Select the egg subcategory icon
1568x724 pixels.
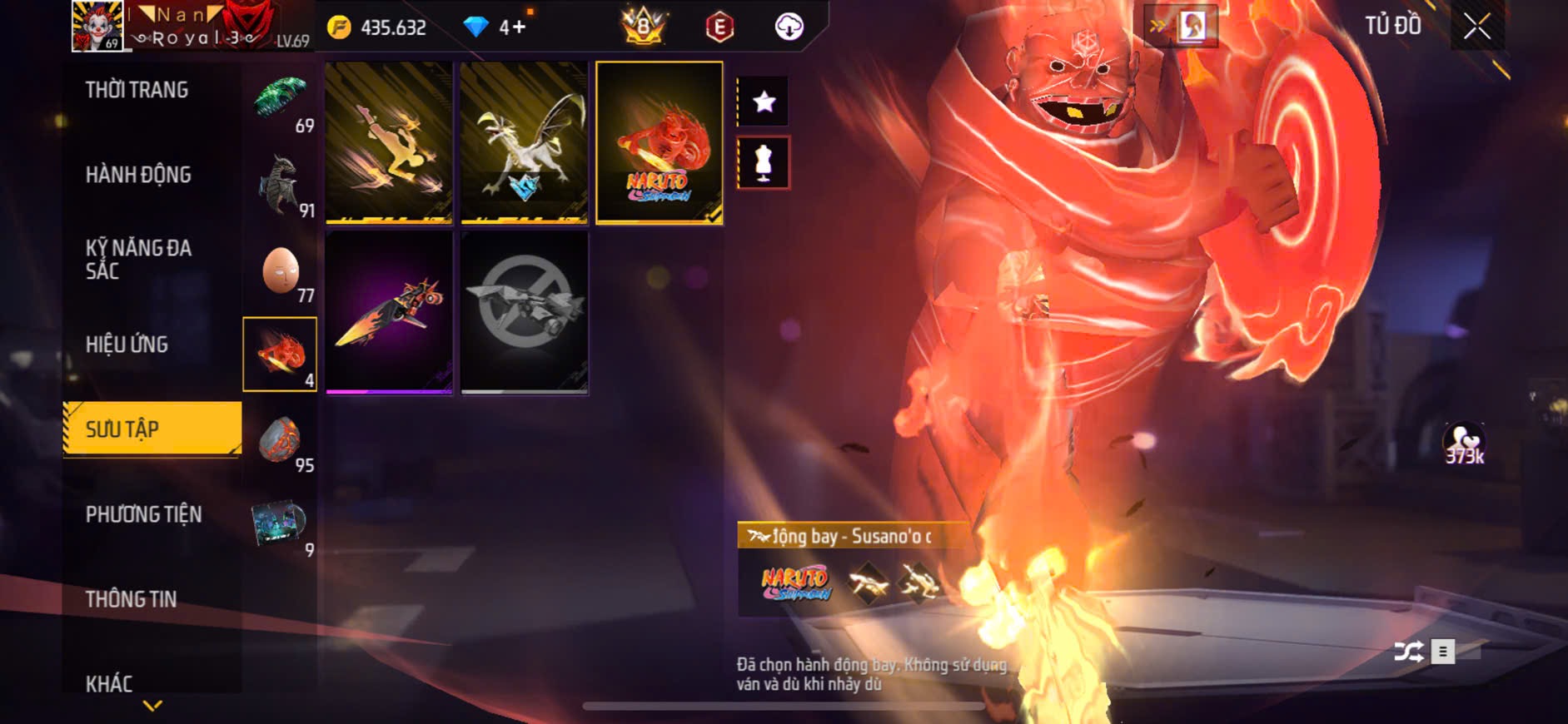click(280, 270)
